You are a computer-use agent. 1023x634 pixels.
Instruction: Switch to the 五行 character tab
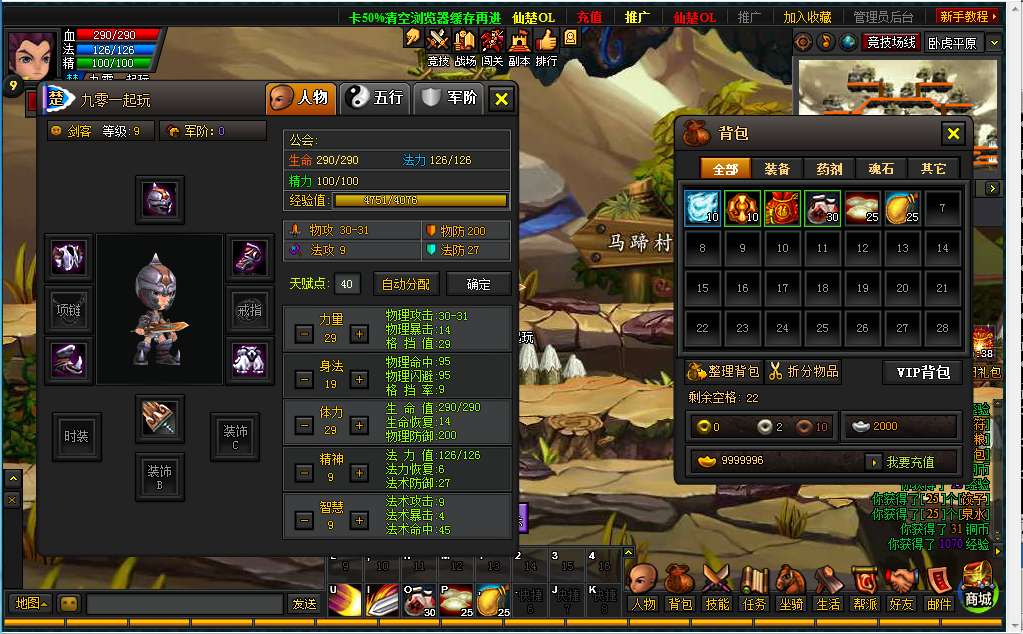(x=375, y=98)
